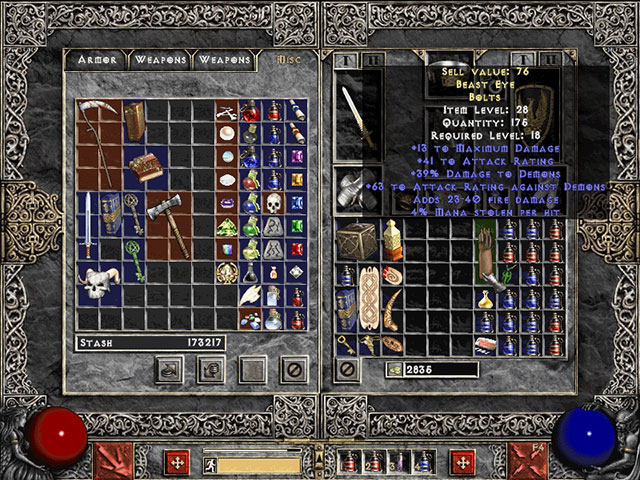The height and width of the screenshot is (480, 640).
Task: Open the mini panel arrow button
Action: [320, 458]
